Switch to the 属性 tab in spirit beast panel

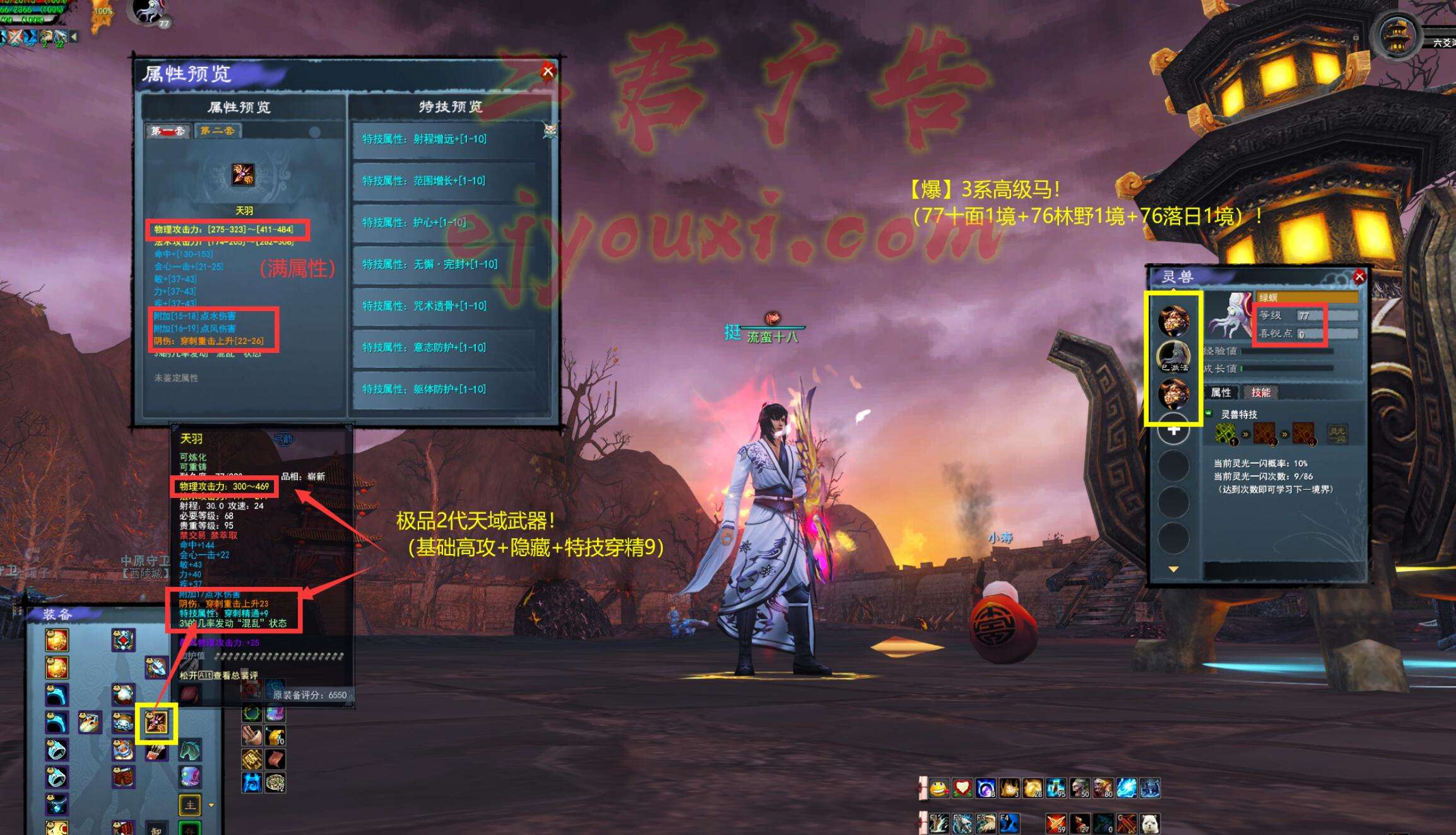(1221, 393)
